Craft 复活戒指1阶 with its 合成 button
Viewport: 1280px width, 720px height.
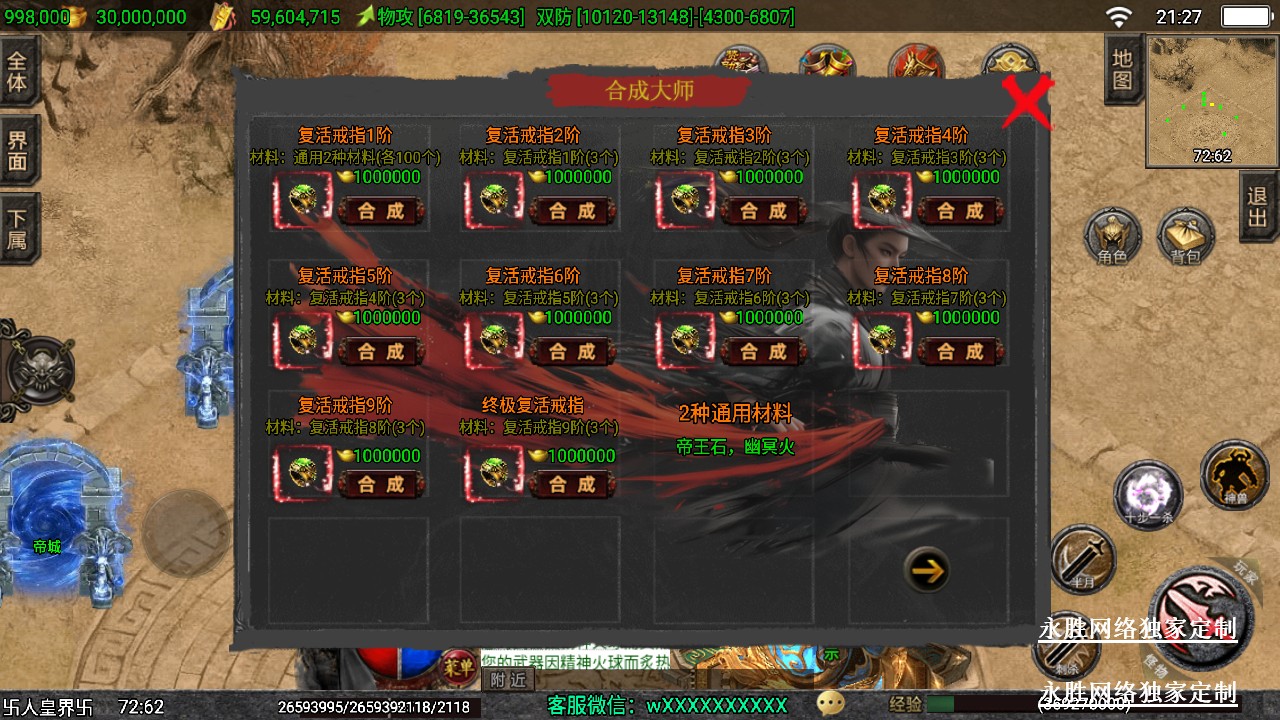click(381, 211)
